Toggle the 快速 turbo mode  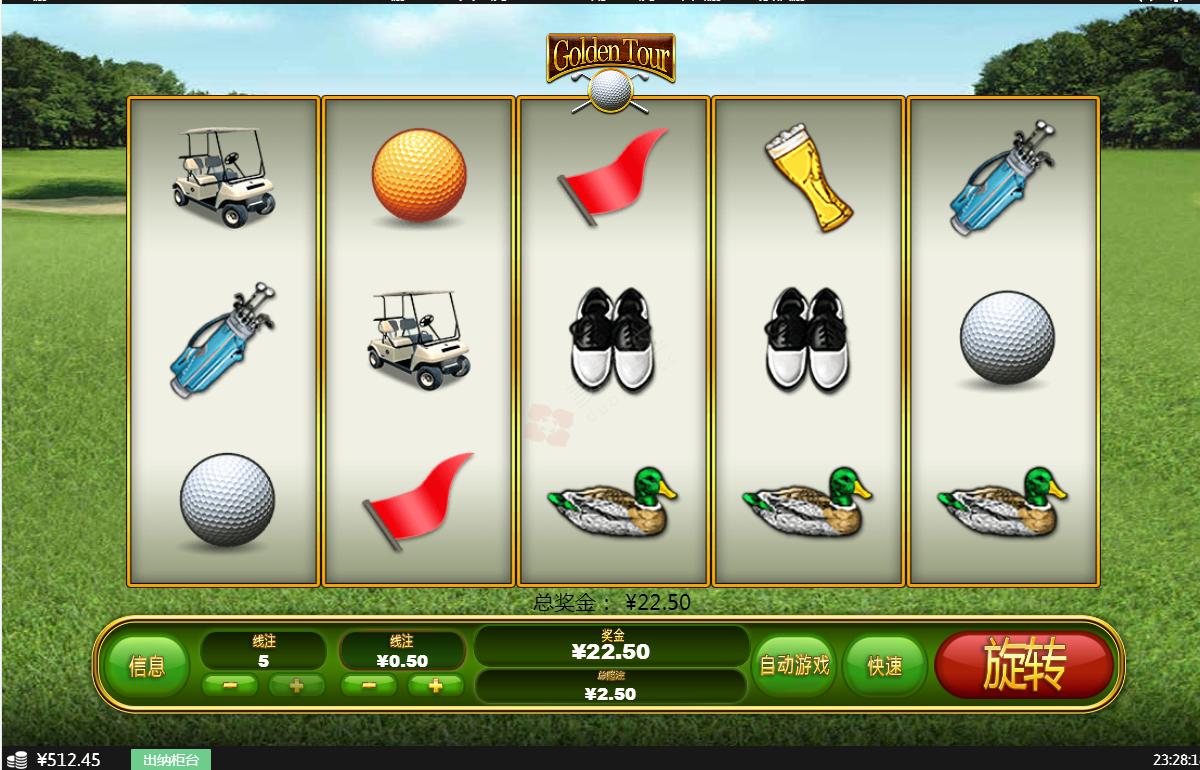pyautogui.click(x=884, y=666)
